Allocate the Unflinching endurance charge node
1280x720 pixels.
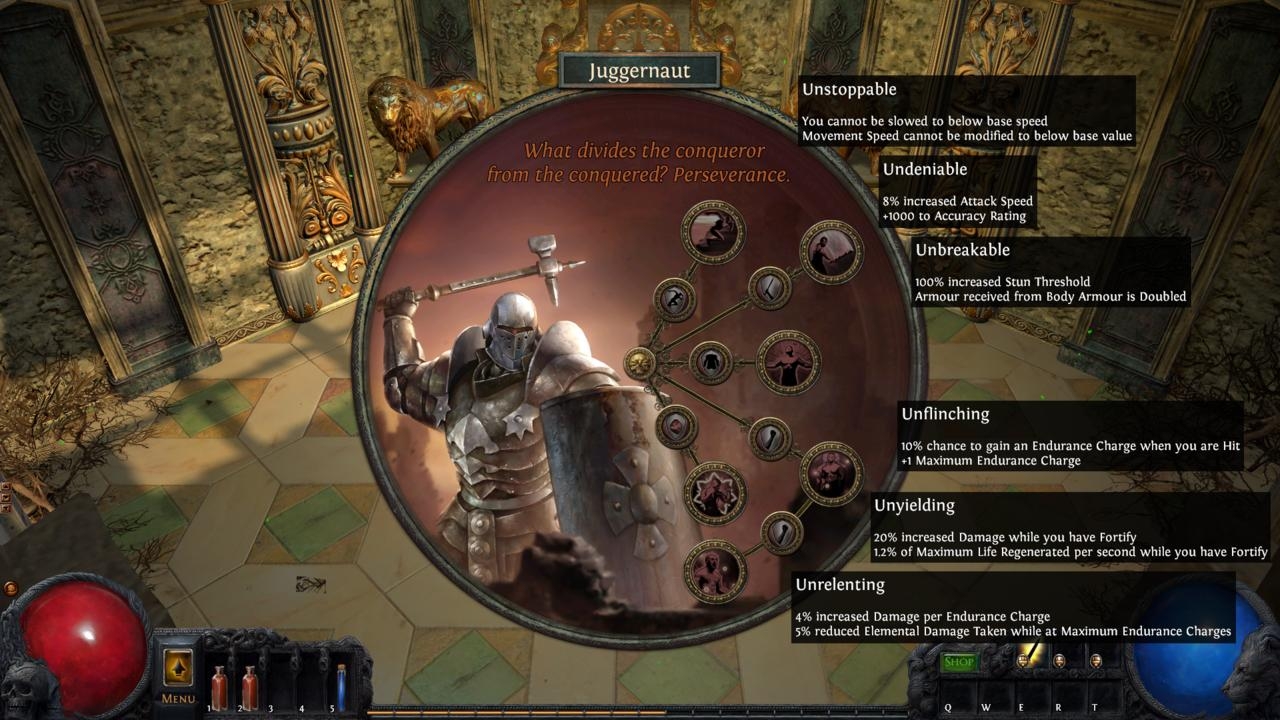[x=831, y=473]
